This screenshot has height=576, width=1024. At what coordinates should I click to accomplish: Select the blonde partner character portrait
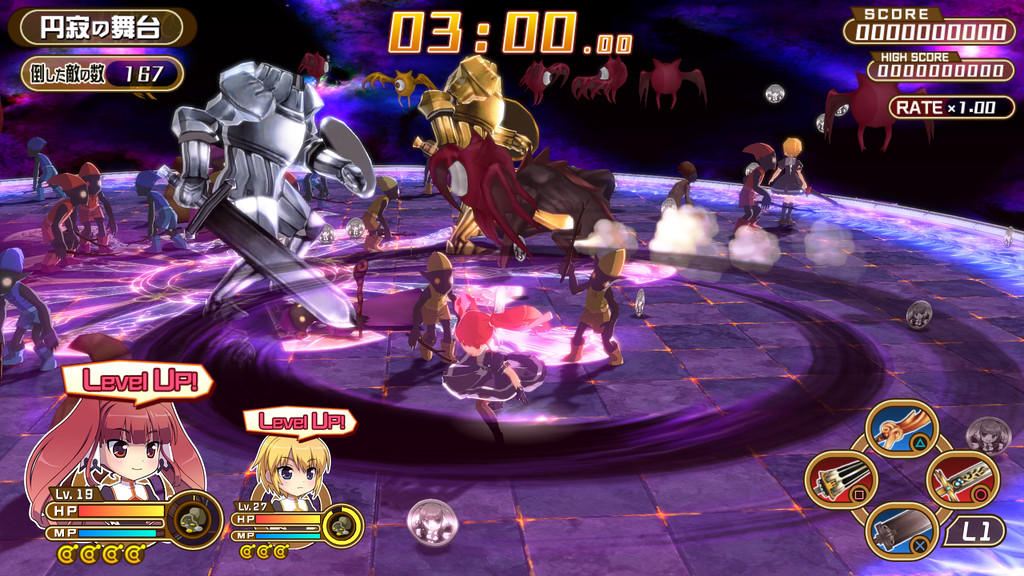click(x=290, y=472)
